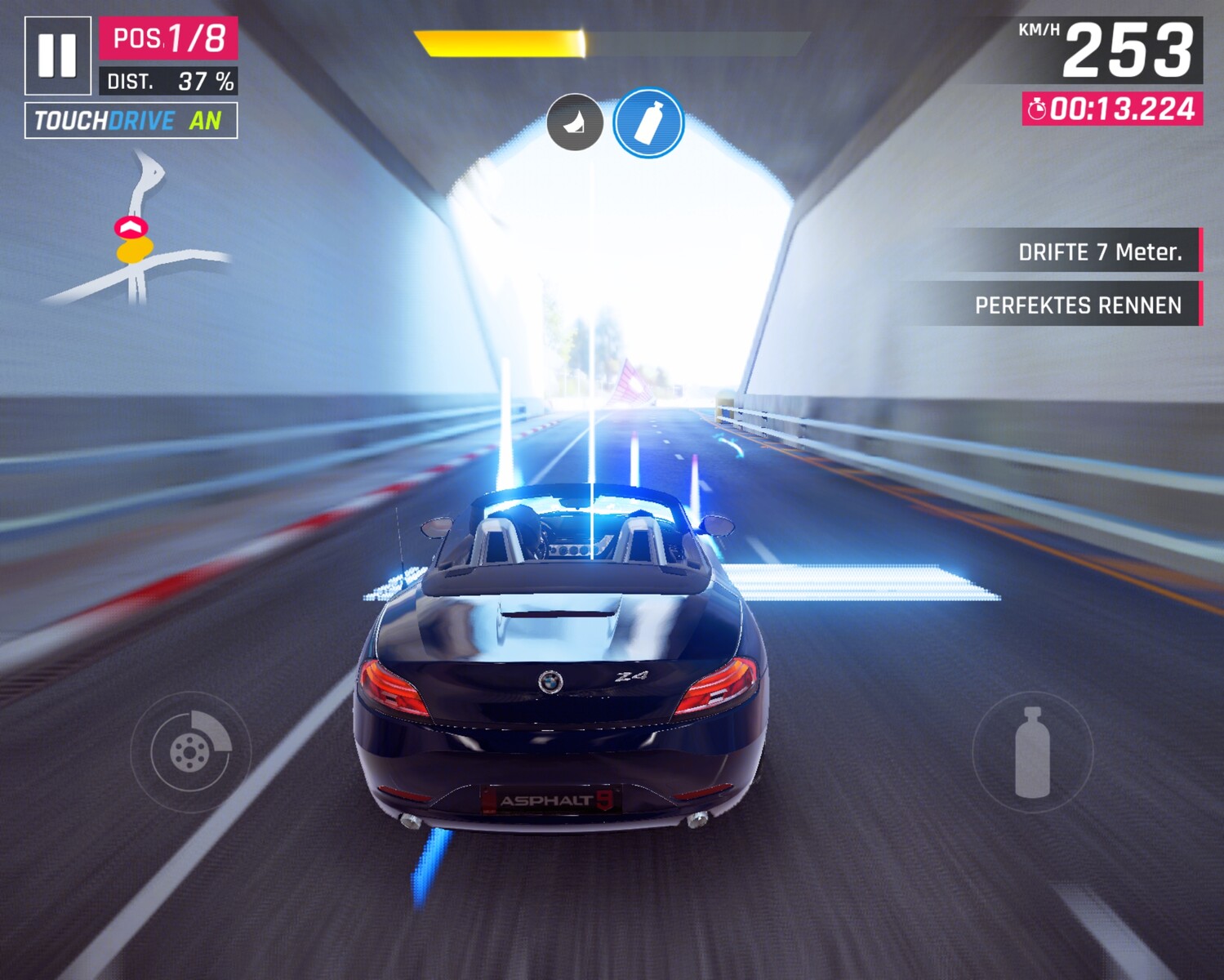
Task: Select the dark drift indicator icon
Action: pos(575,122)
